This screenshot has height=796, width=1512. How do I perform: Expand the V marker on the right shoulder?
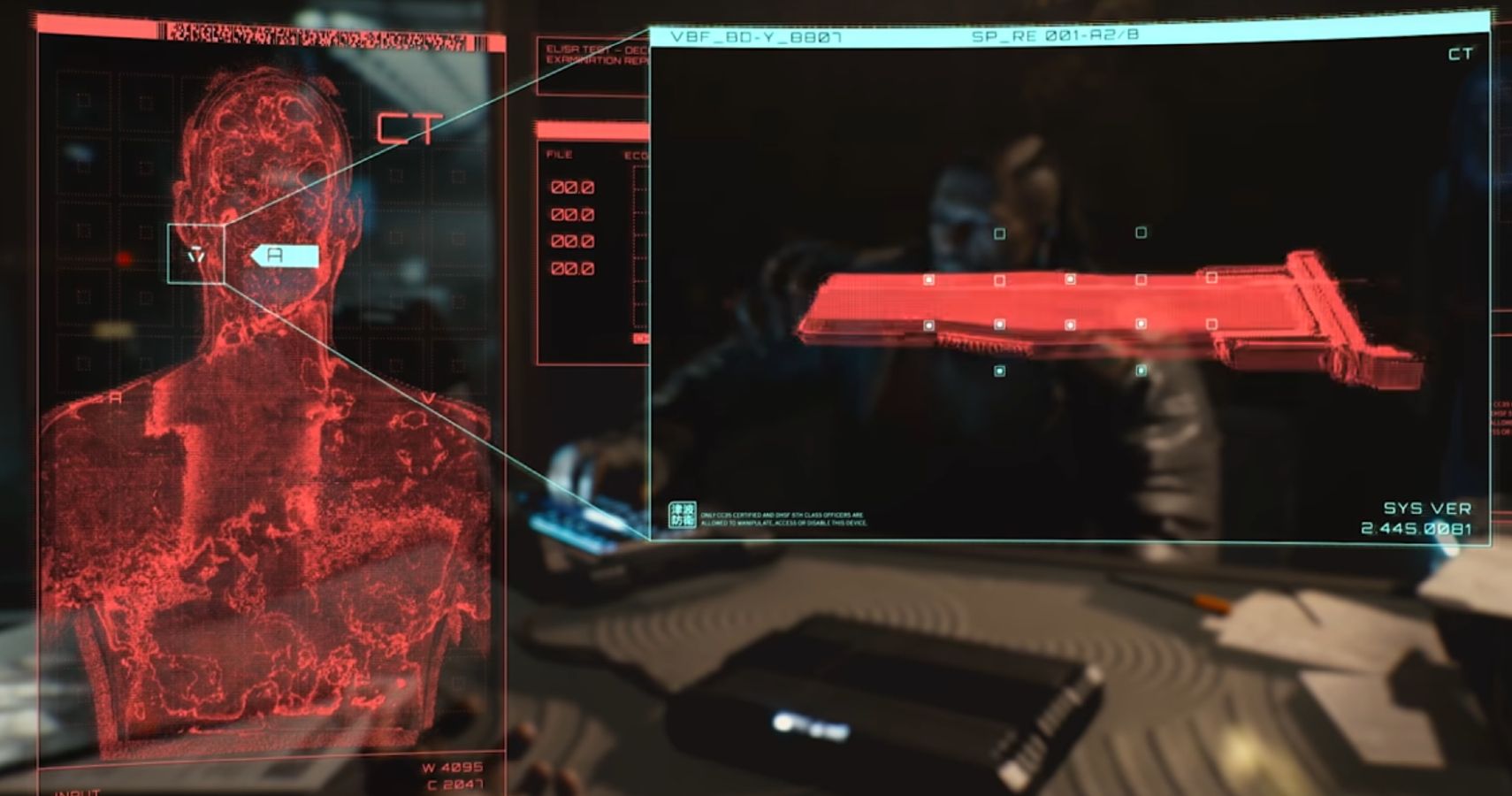[427, 397]
